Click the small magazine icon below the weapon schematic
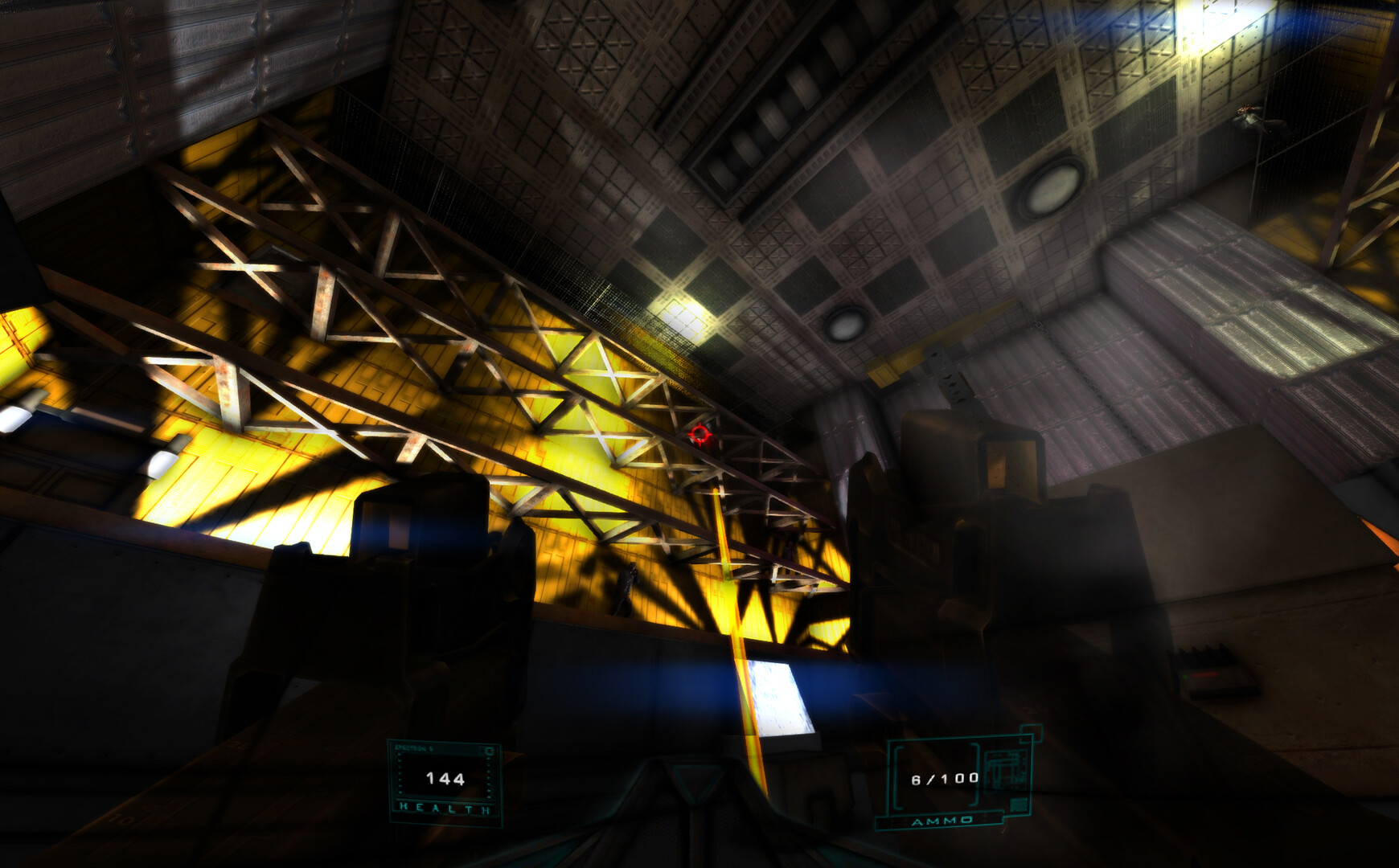This screenshot has width=1399, height=868. (1019, 805)
